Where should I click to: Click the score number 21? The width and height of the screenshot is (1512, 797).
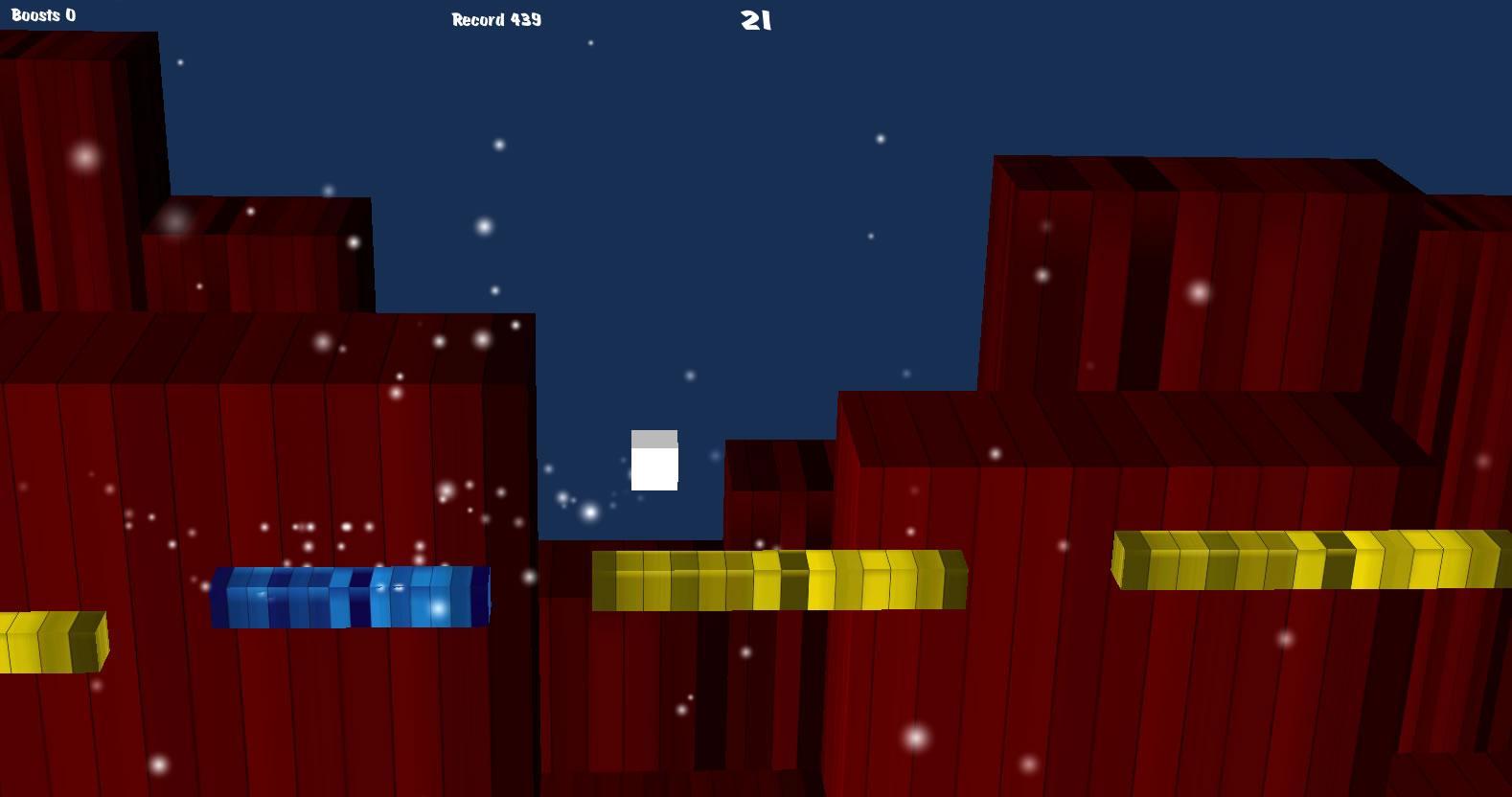754,19
